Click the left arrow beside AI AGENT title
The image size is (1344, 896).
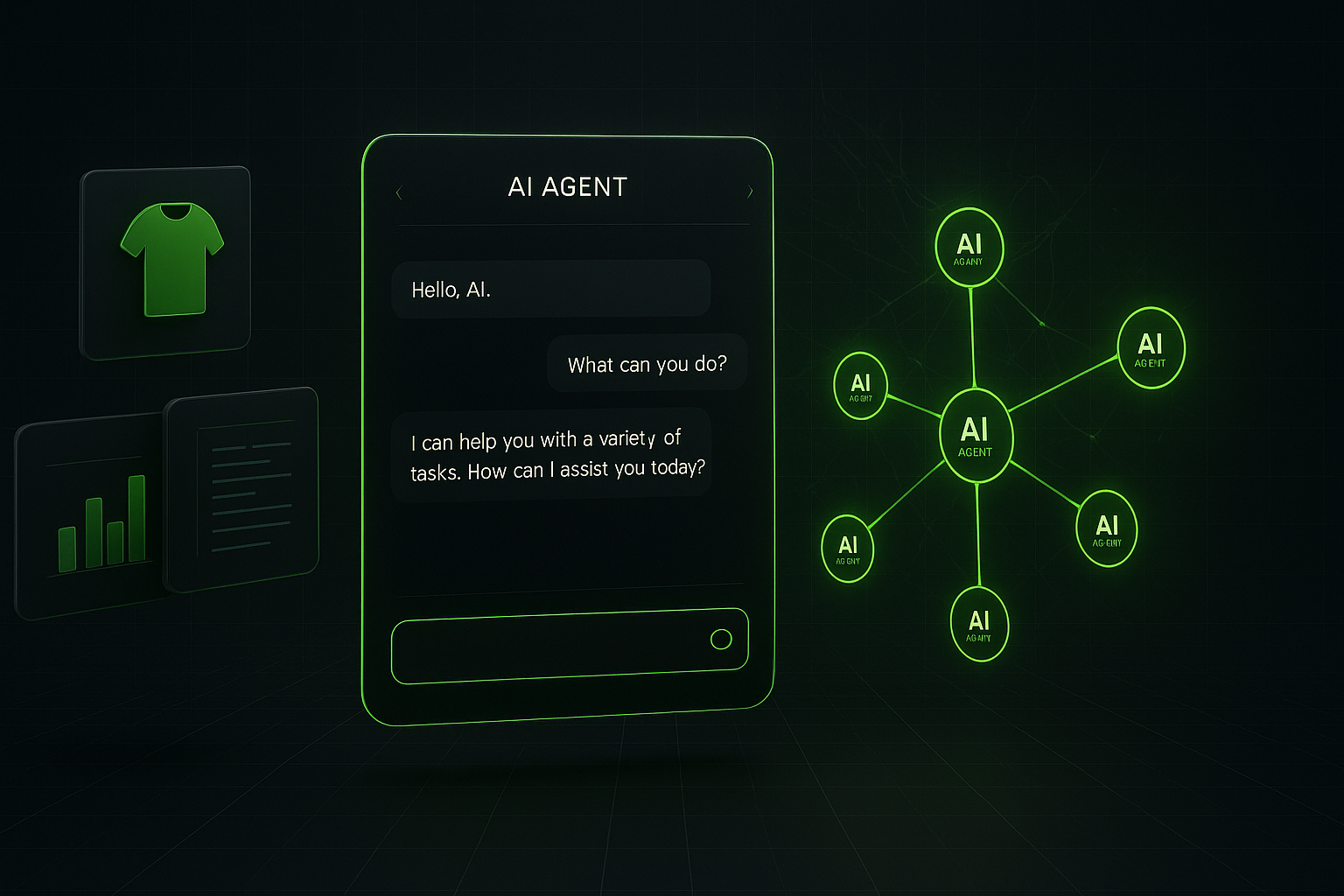coord(399,193)
